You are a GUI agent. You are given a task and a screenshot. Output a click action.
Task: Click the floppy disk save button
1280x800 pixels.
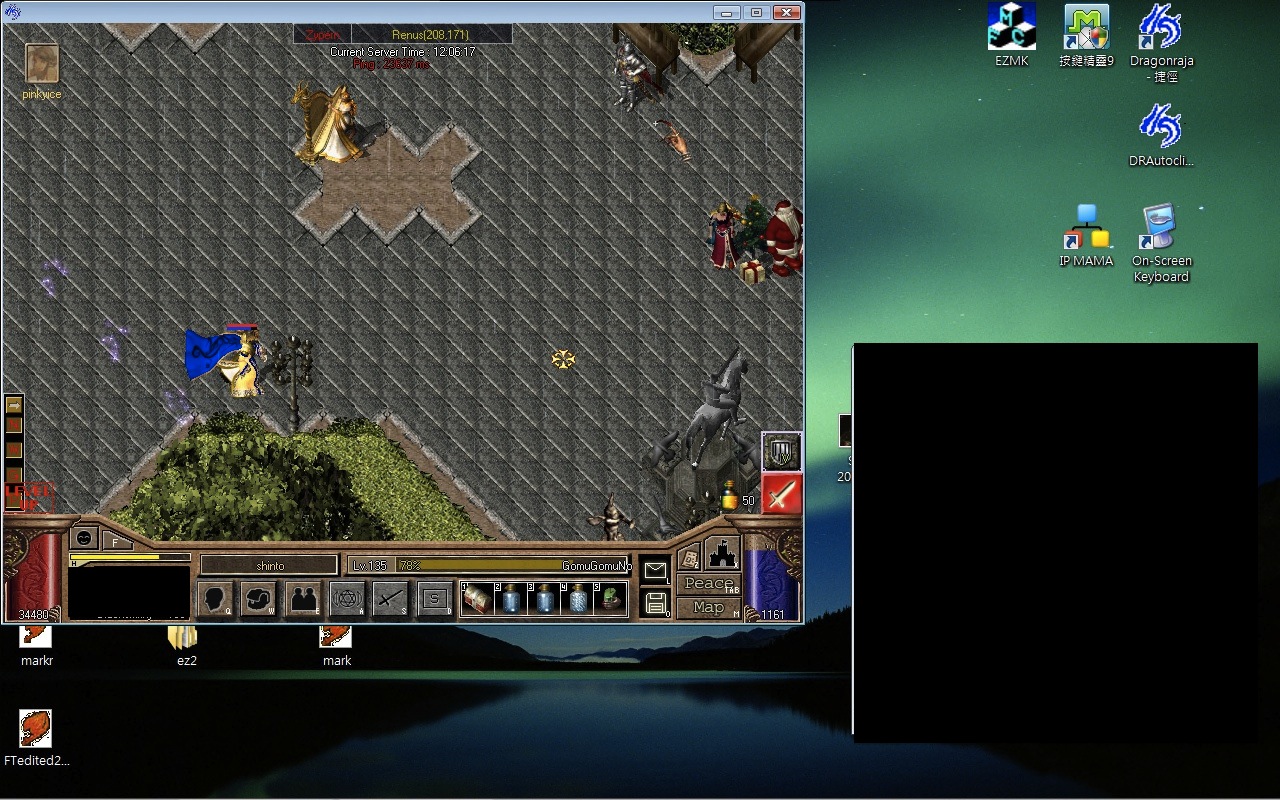point(656,602)
